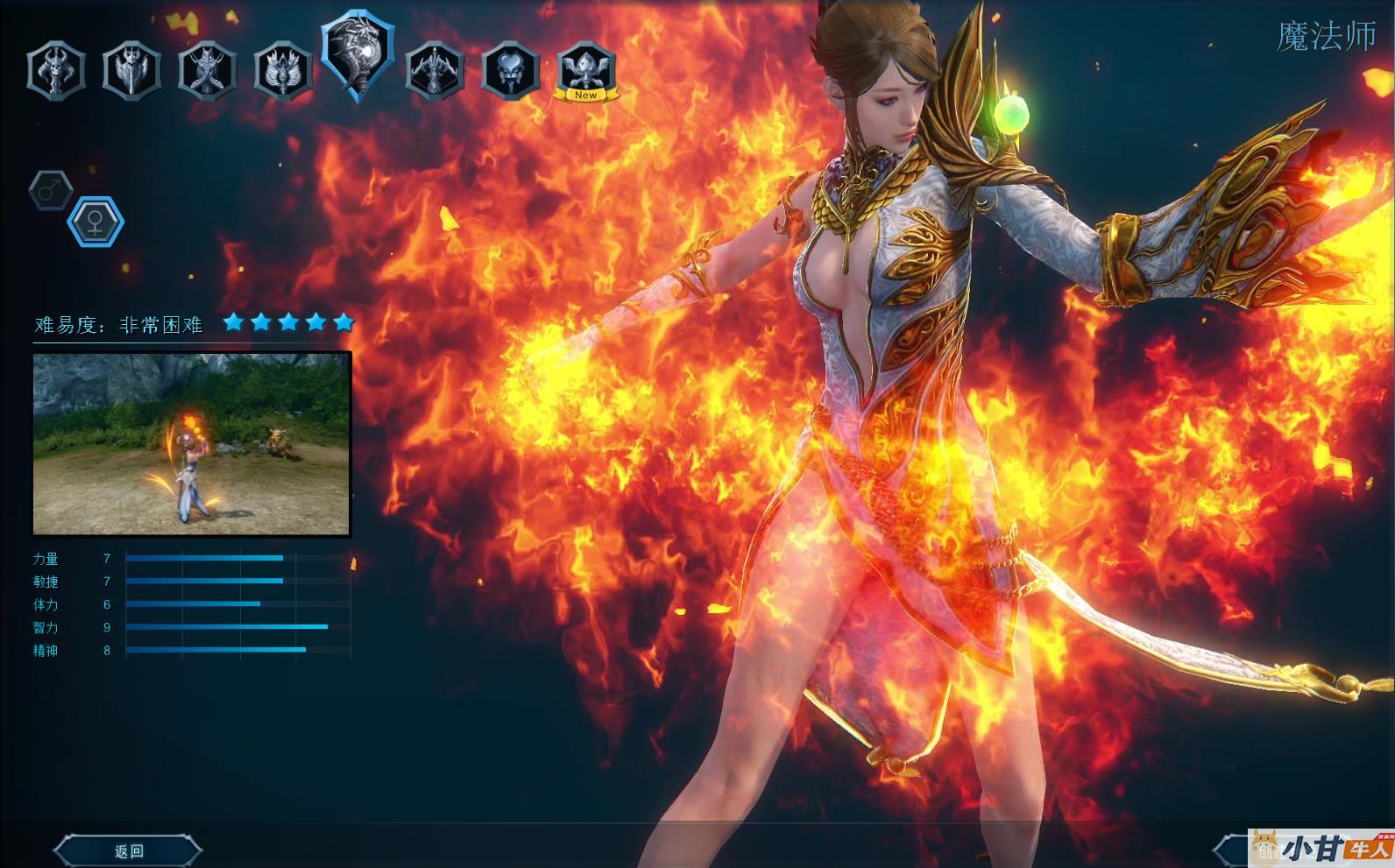Play the class skill preview video
This screenshot has width=1395, height=868.
[x=192, y=443]
